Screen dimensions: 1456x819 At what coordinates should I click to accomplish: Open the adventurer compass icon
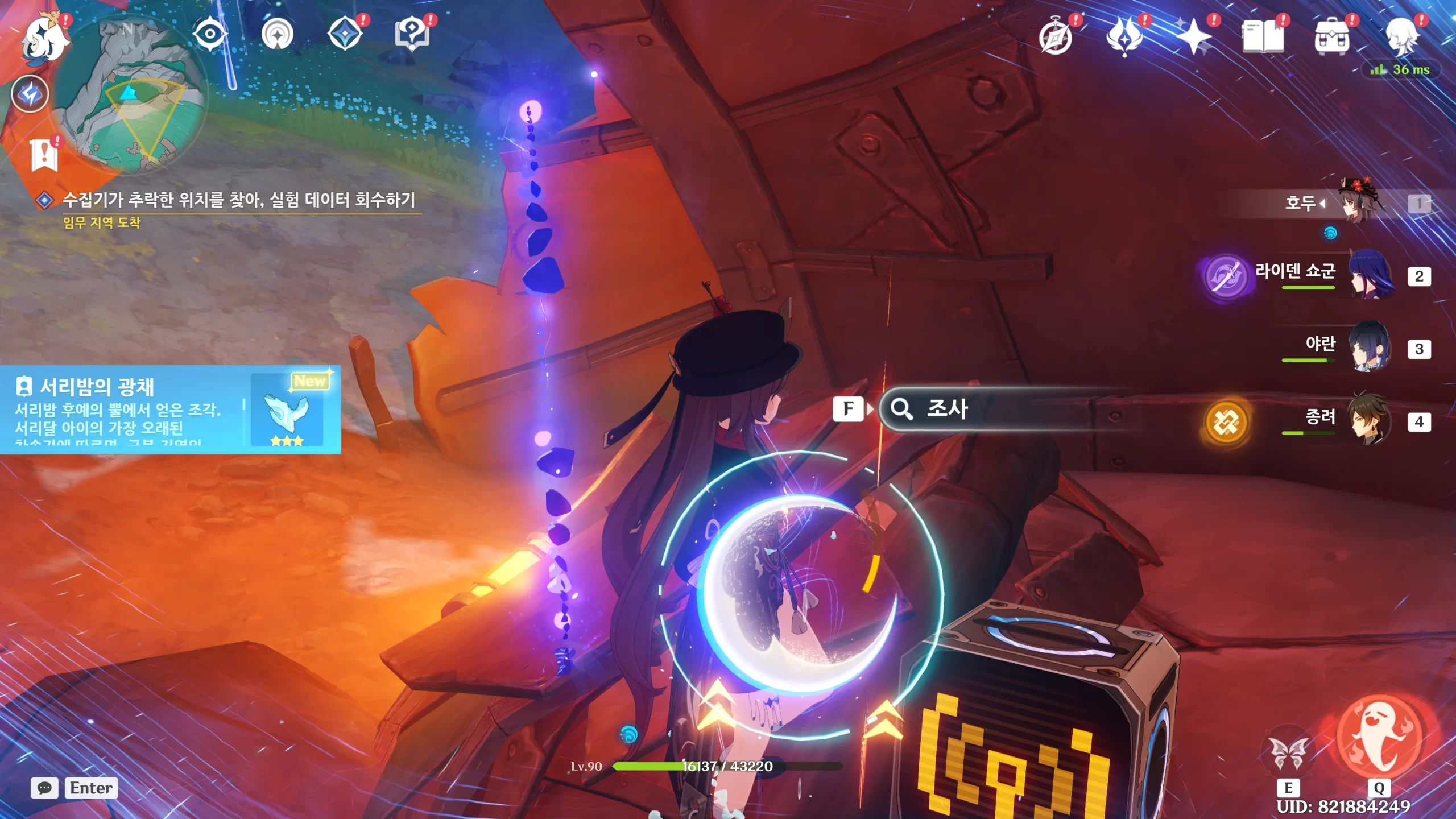click(1056, 38)
